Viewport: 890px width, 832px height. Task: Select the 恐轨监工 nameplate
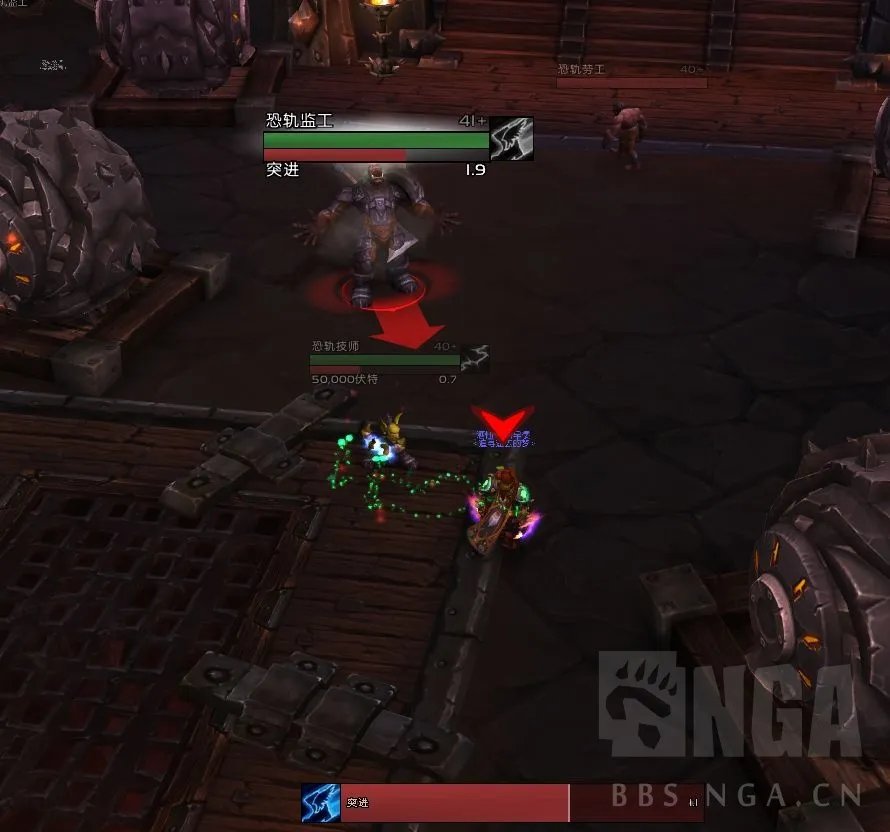(376, 141)
